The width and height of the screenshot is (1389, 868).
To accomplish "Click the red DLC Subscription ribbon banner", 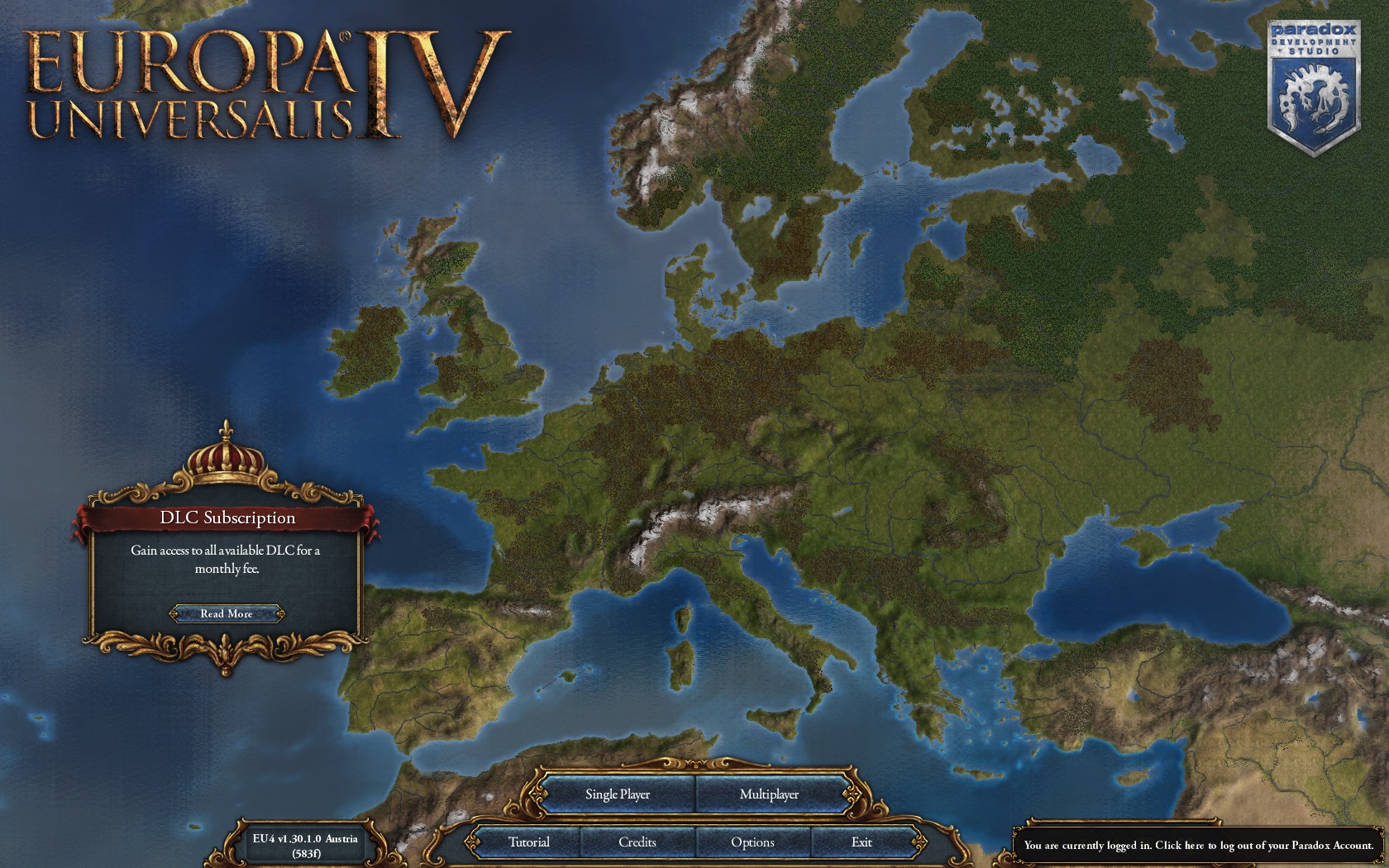I will point(227,517).
